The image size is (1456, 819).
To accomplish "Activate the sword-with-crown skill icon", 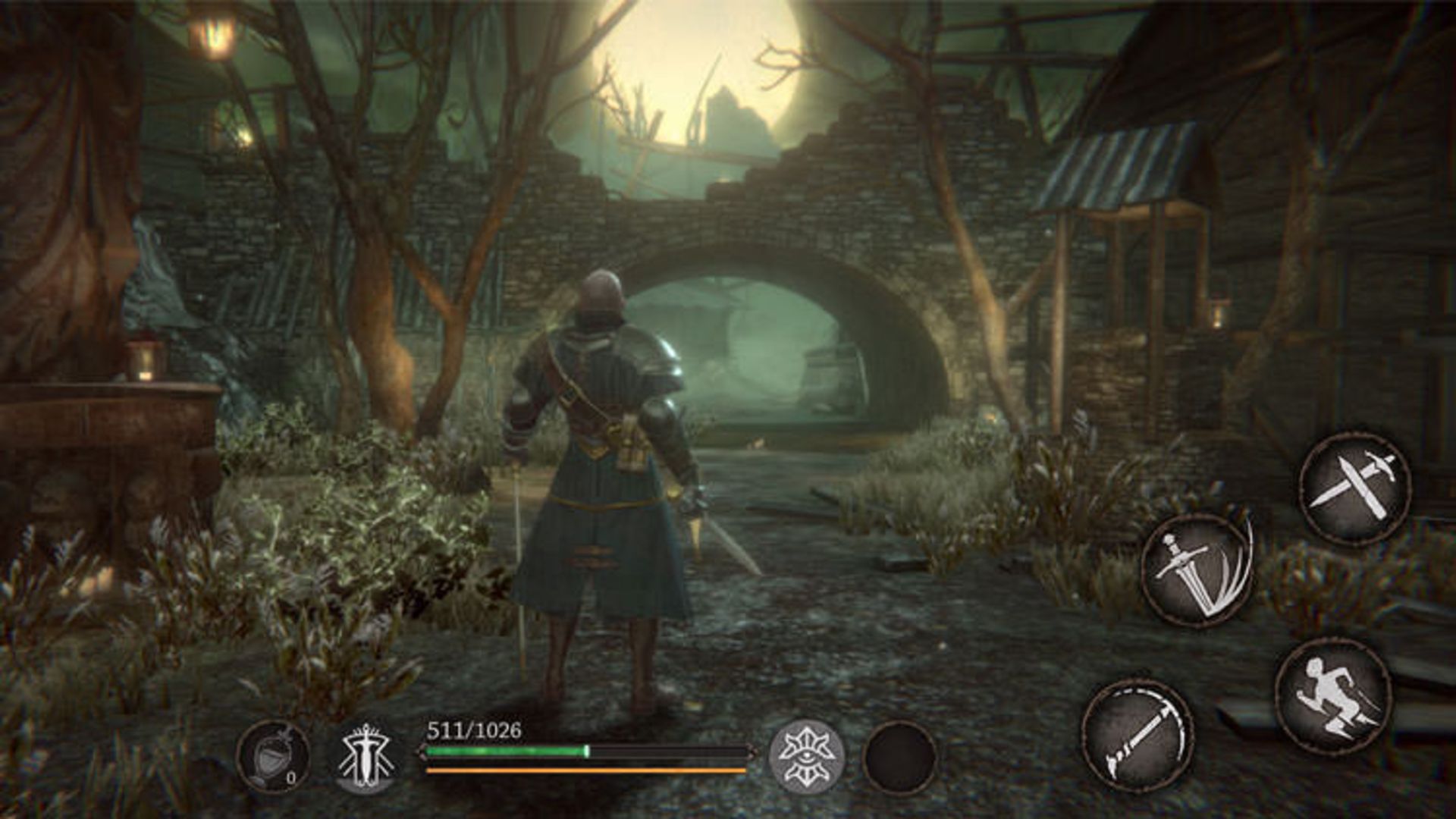I will tap(366, 756).
